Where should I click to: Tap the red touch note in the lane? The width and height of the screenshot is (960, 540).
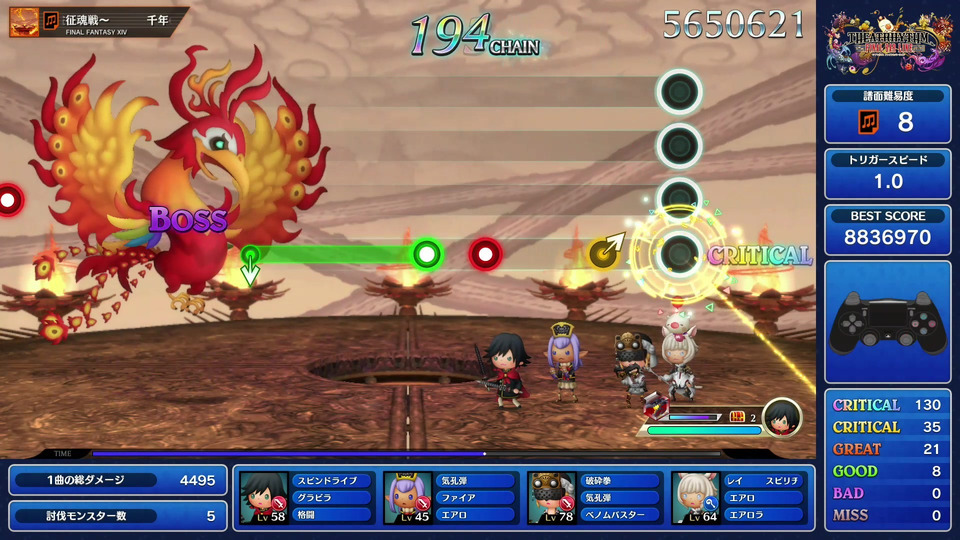(485, 254)
